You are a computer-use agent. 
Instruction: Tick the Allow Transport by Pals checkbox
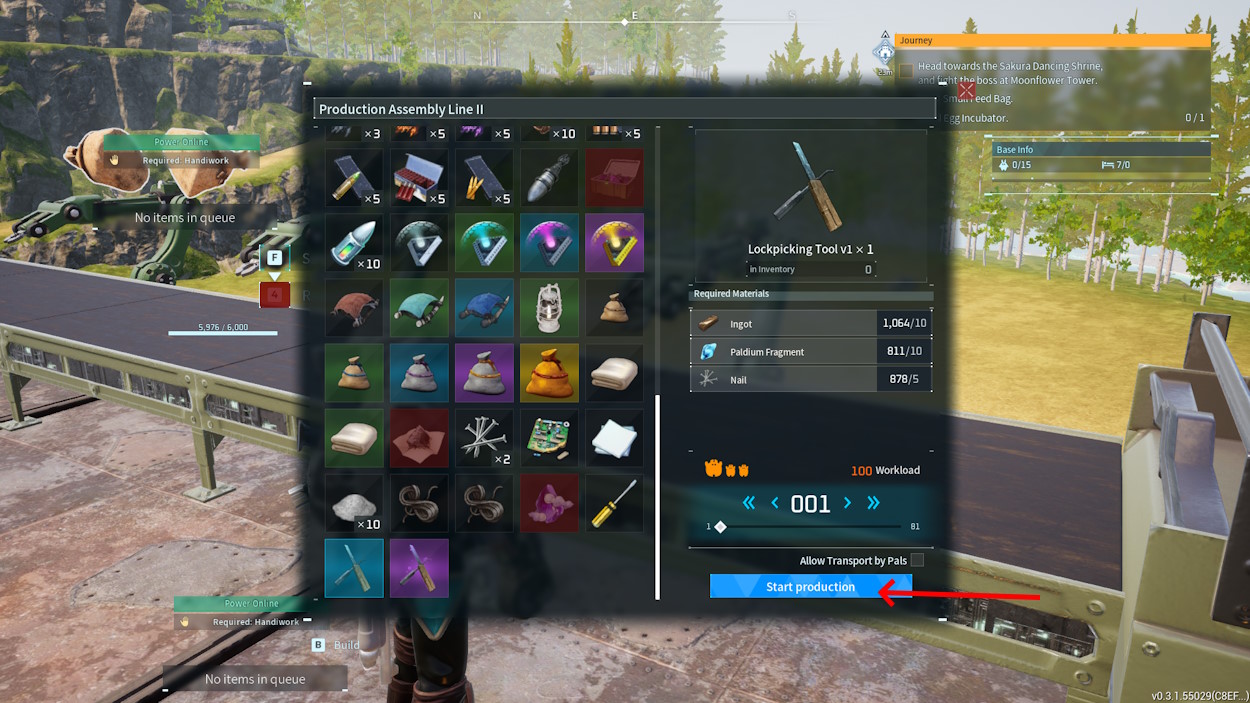[917, 561]
